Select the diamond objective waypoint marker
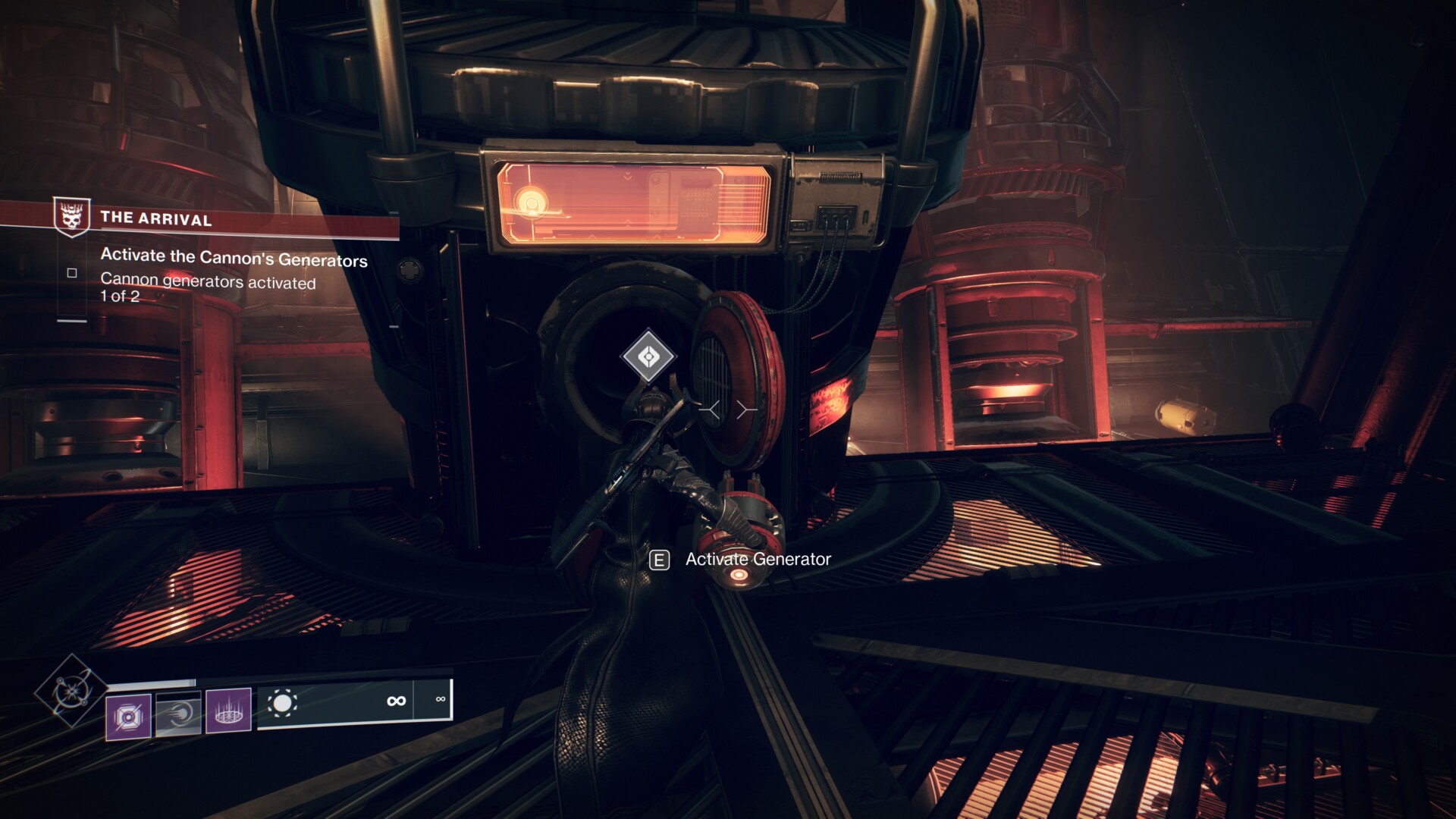Viewport: 1456px width, 819px height. click(x=648, y=356)
